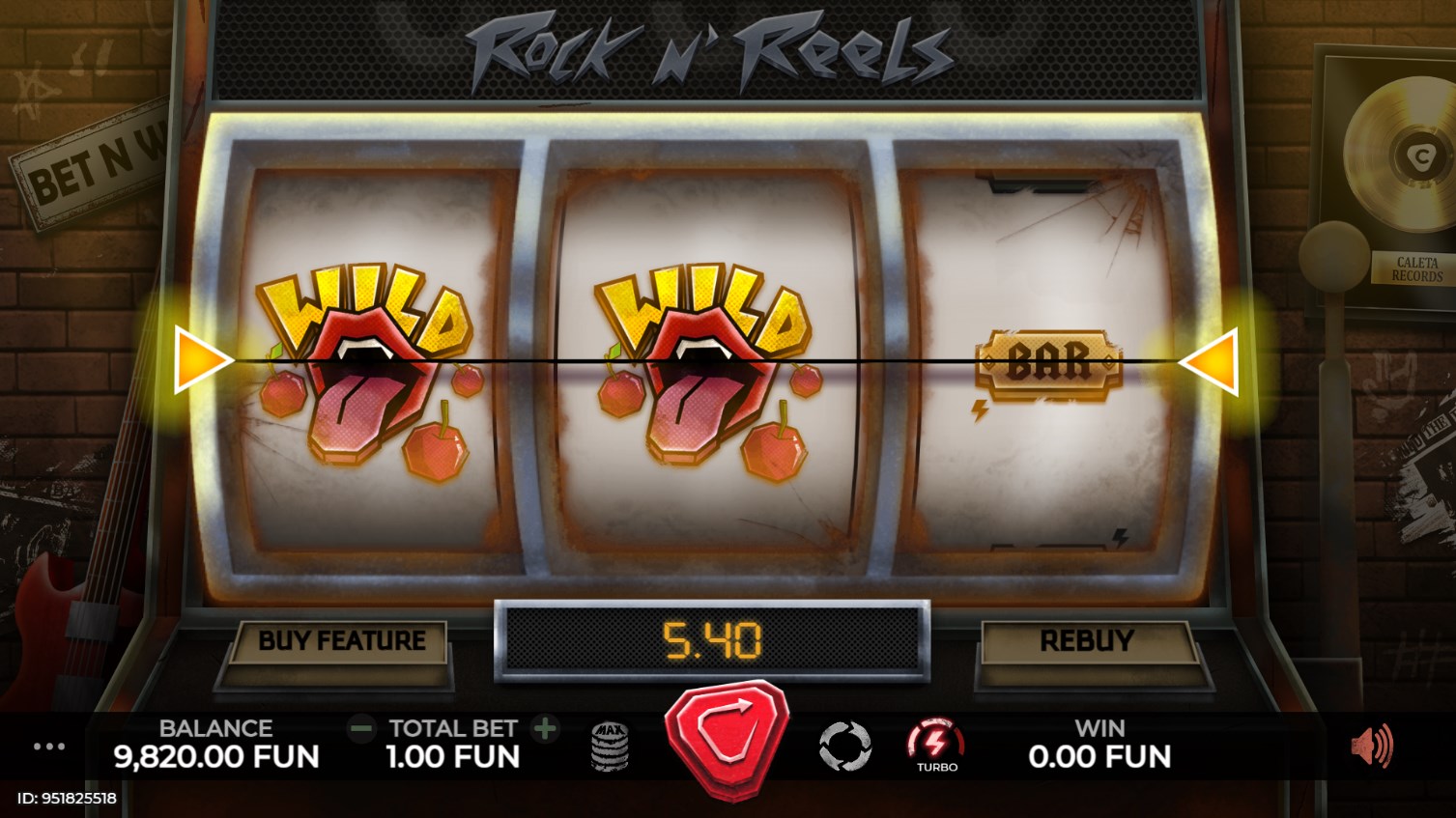
Task: Spin the reels with the red button
Action: 728,739
